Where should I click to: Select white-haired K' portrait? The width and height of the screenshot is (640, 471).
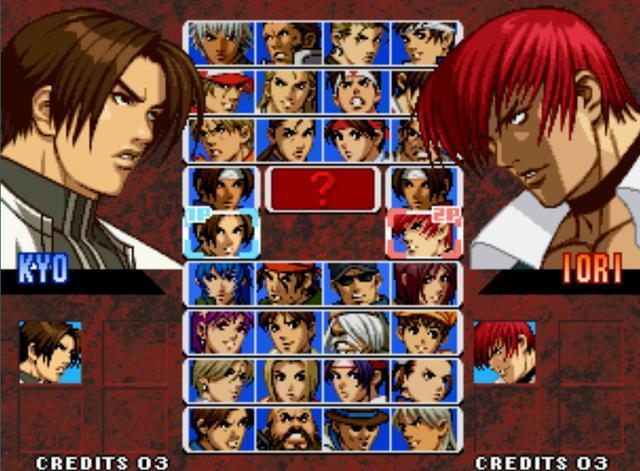[221, 42]
